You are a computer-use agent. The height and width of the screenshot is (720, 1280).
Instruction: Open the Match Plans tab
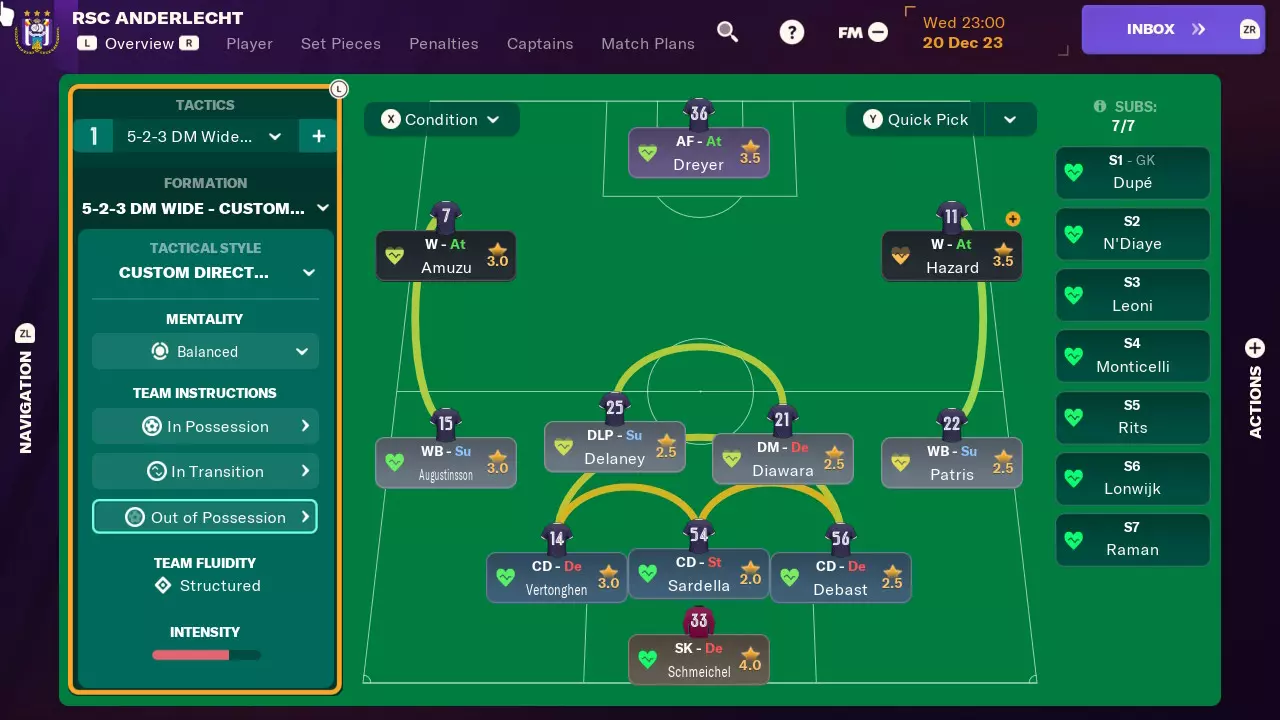click(x=647, y=44)
